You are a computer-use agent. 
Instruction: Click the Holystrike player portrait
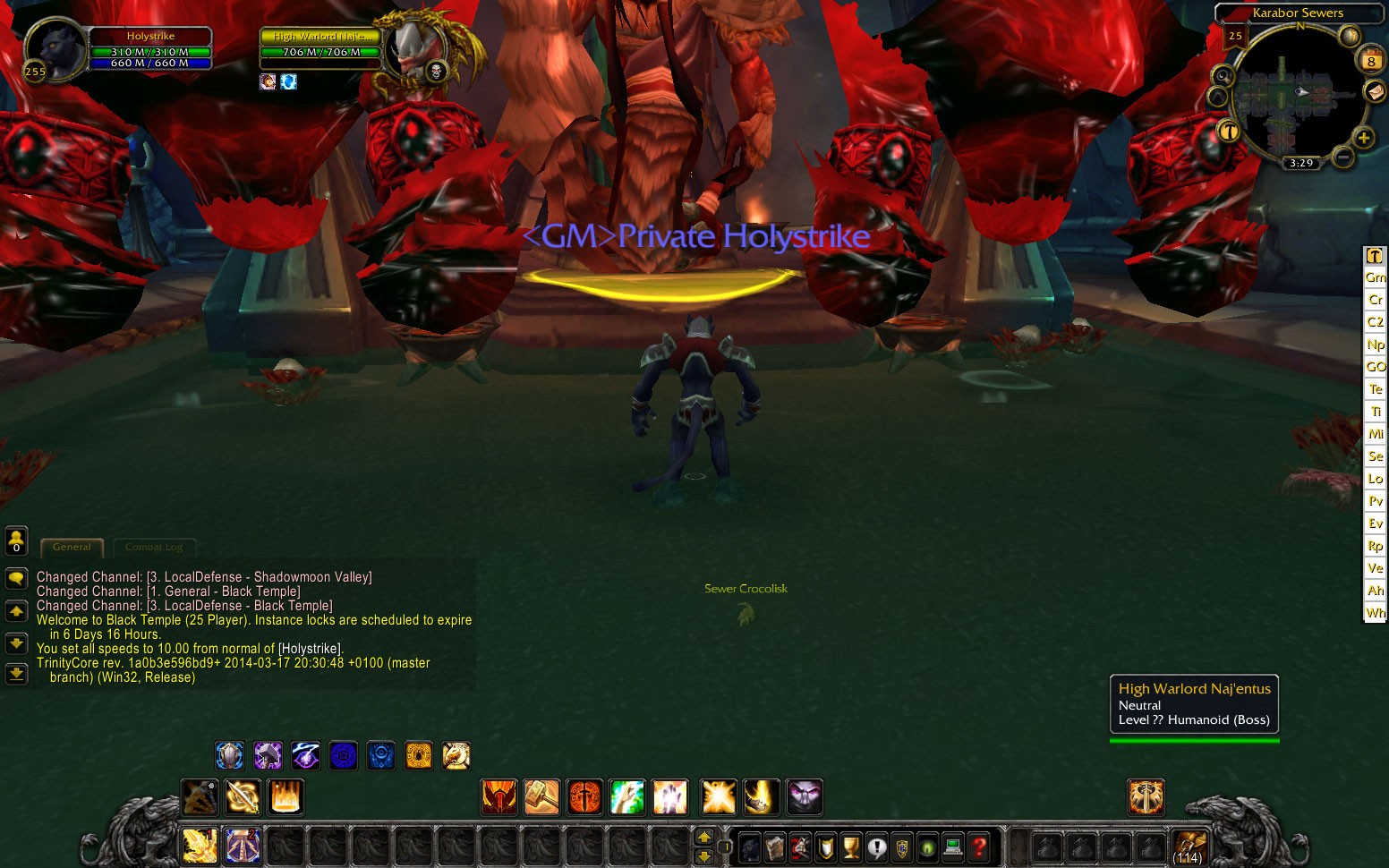[x=54, y=49]
